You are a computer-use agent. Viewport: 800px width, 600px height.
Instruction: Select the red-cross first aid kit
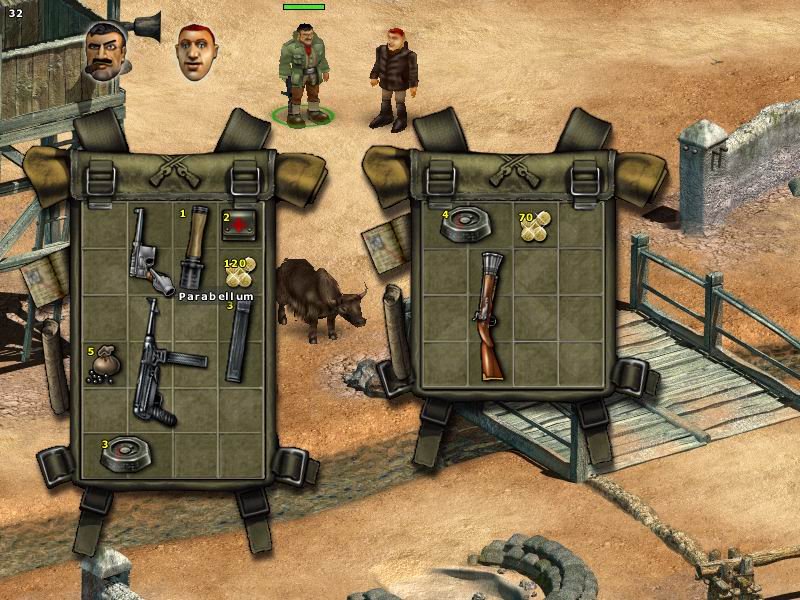[240, 225]
